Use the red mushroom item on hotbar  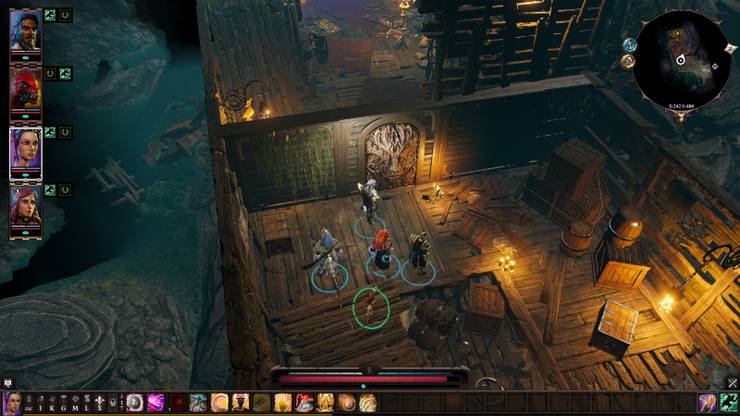[304, 402]
